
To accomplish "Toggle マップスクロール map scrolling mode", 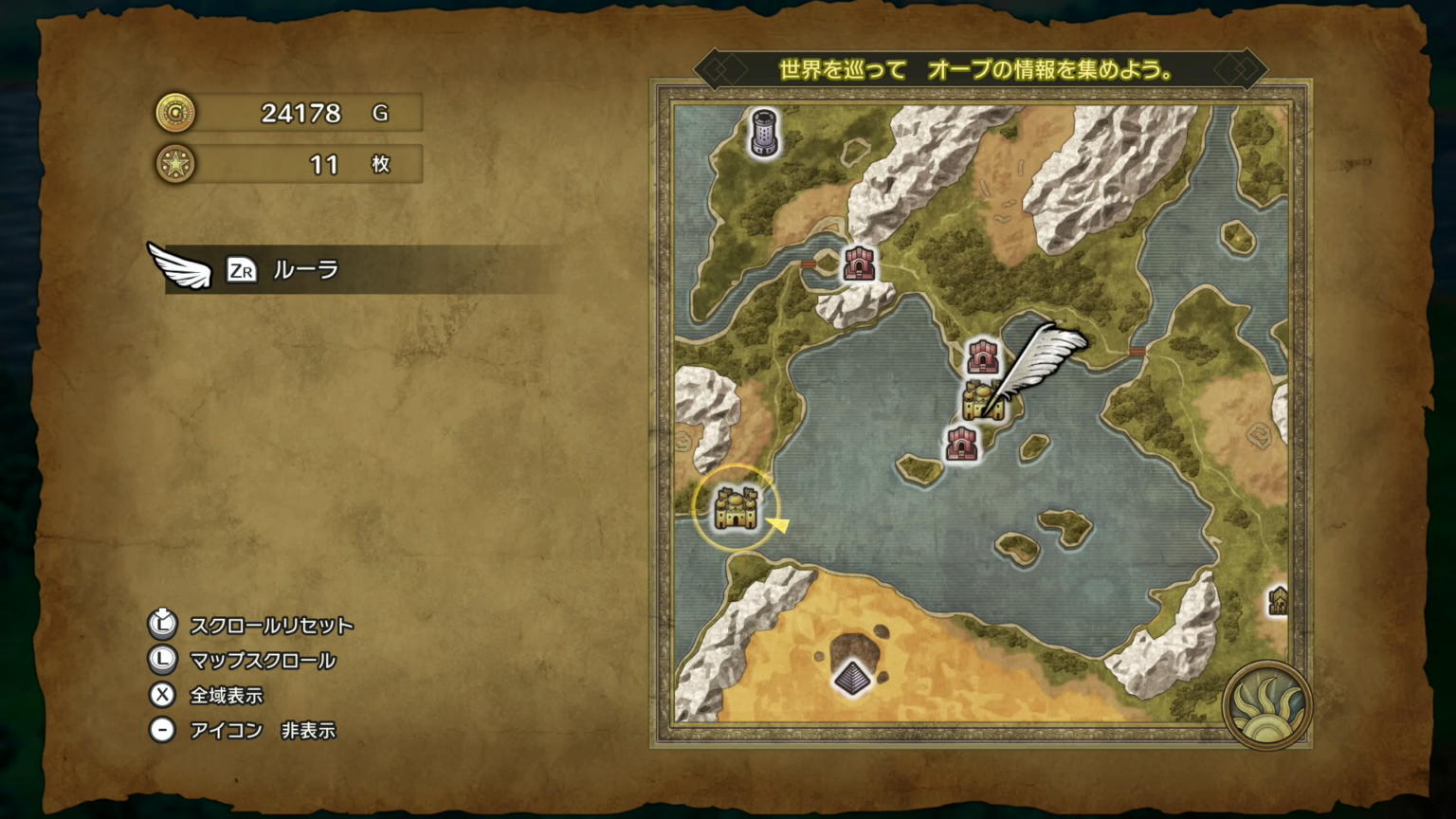I will 263,661.
